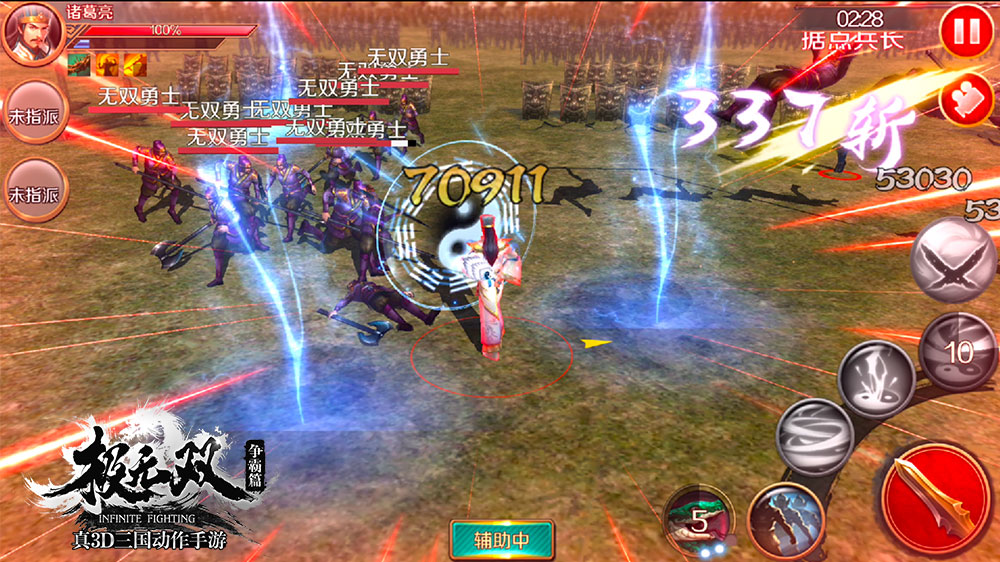The image size is (1000, 562).
Task: Use the skill showing cooldown 10
Action: [957, 351]
